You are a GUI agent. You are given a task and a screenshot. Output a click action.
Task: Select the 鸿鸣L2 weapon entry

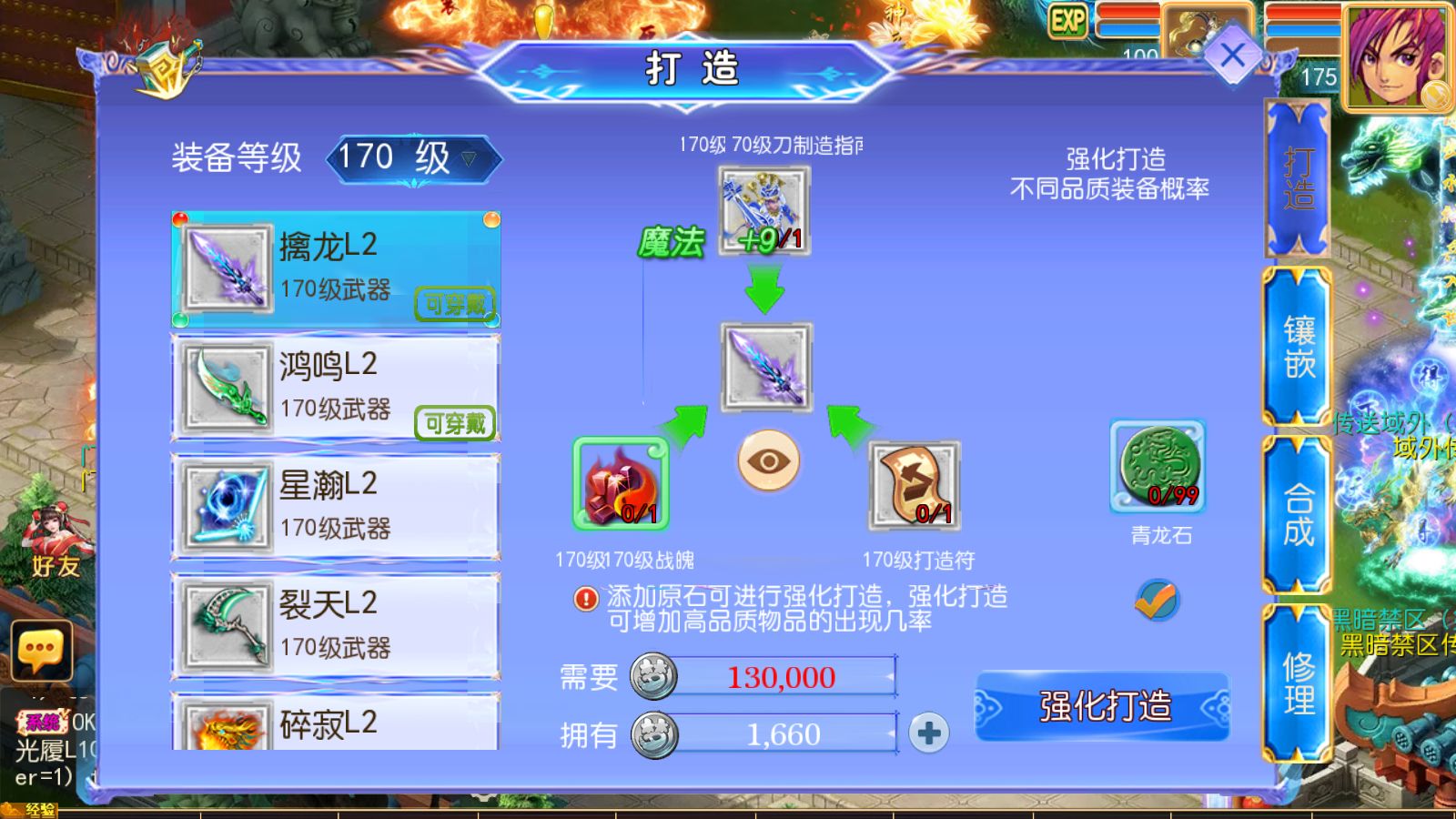[334, 387]
